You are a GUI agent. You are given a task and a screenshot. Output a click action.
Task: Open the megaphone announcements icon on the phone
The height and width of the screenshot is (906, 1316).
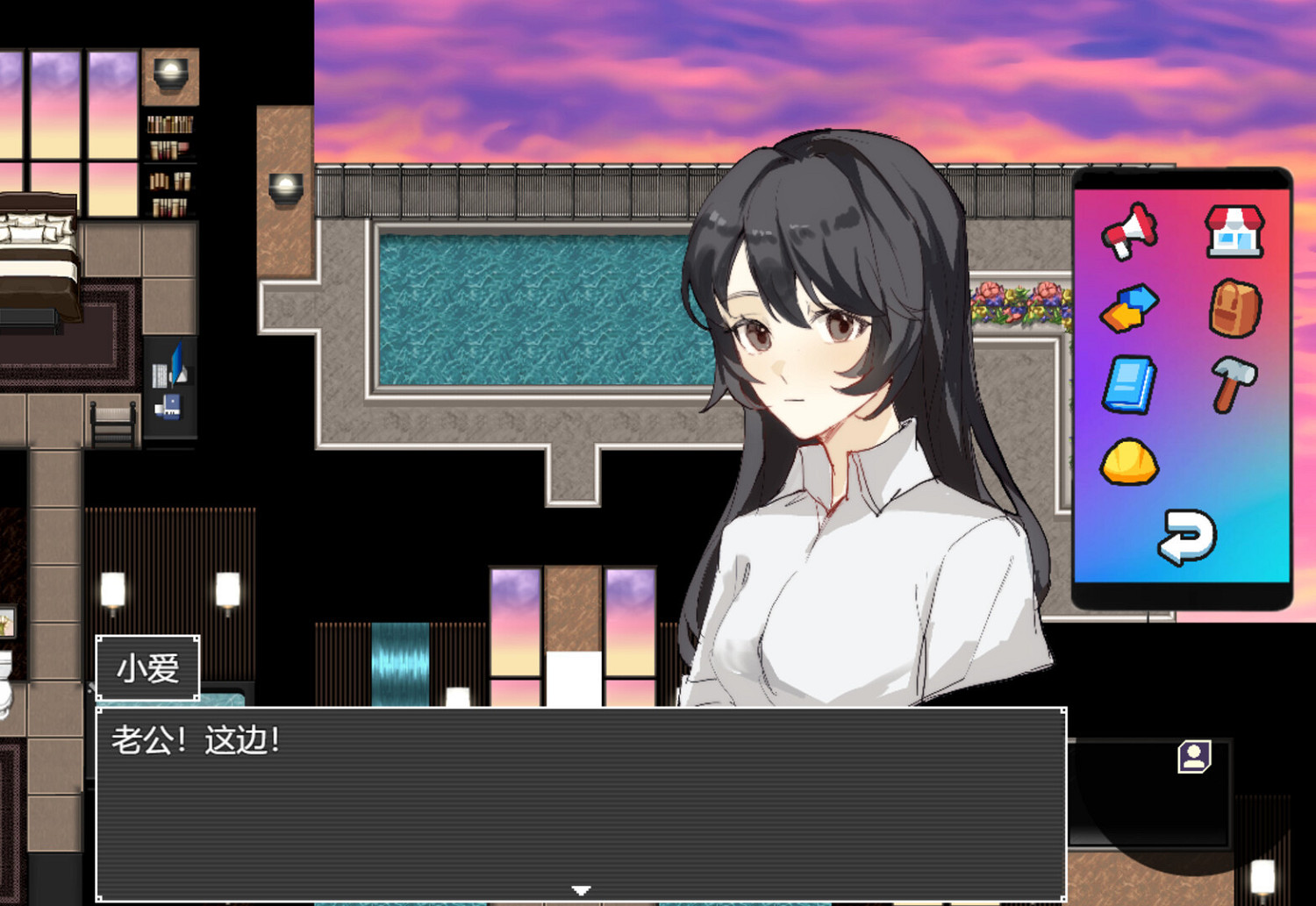[1132, 232]
